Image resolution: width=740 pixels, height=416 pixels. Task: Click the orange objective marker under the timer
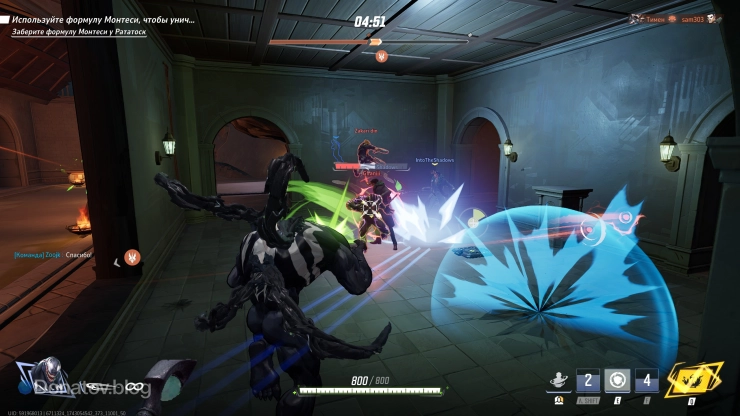click(x=380, y=57)
